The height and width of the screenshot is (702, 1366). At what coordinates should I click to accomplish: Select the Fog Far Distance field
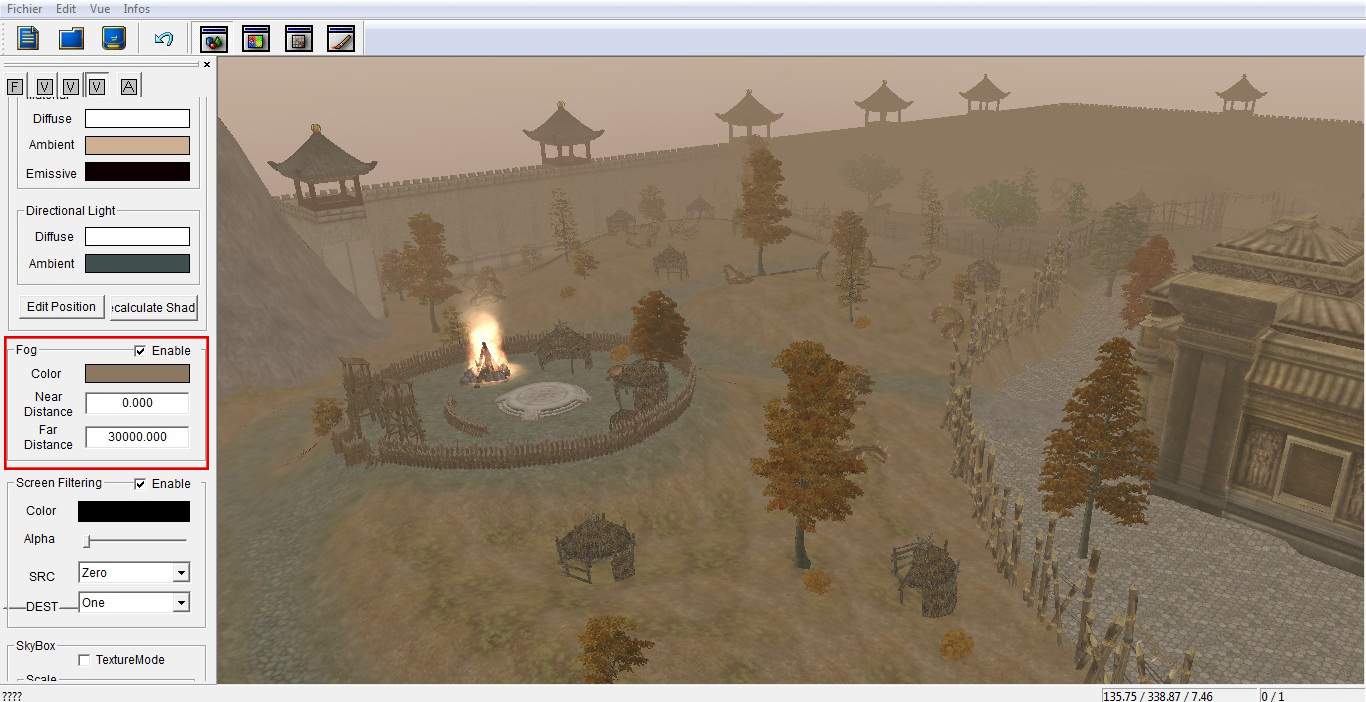(137, 437)
